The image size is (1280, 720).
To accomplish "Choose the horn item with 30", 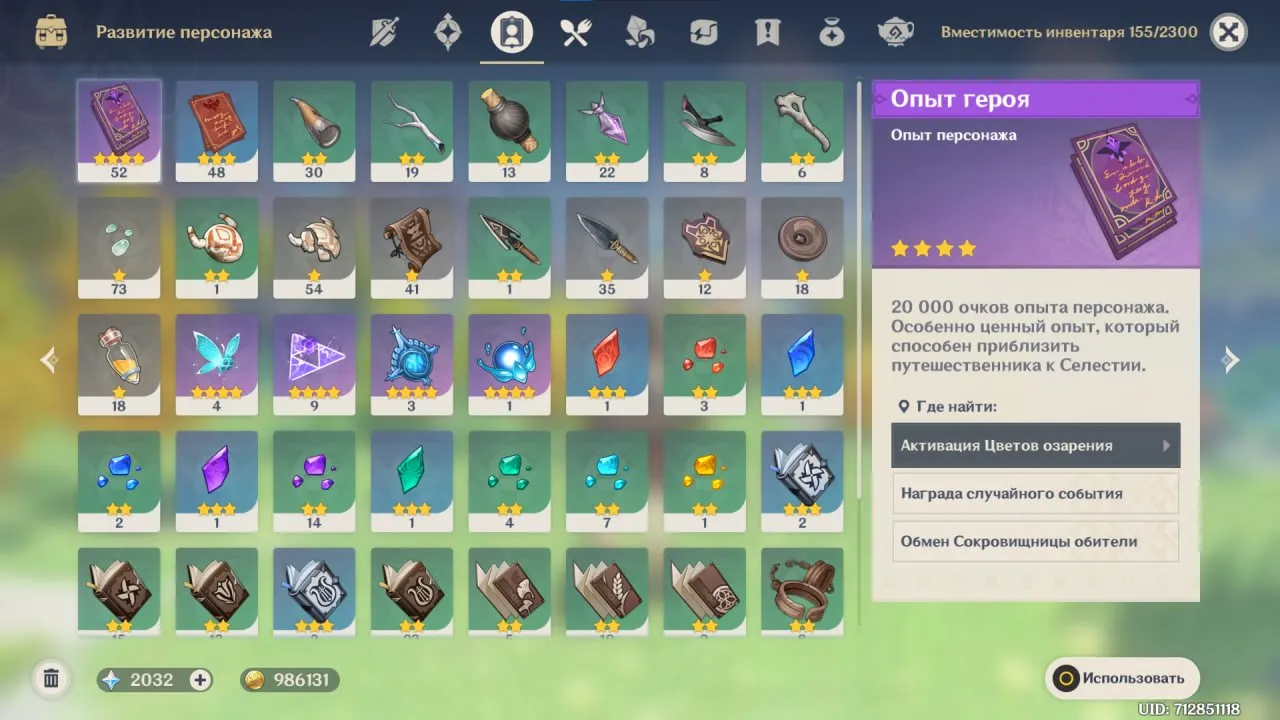I will pos(314,130).
